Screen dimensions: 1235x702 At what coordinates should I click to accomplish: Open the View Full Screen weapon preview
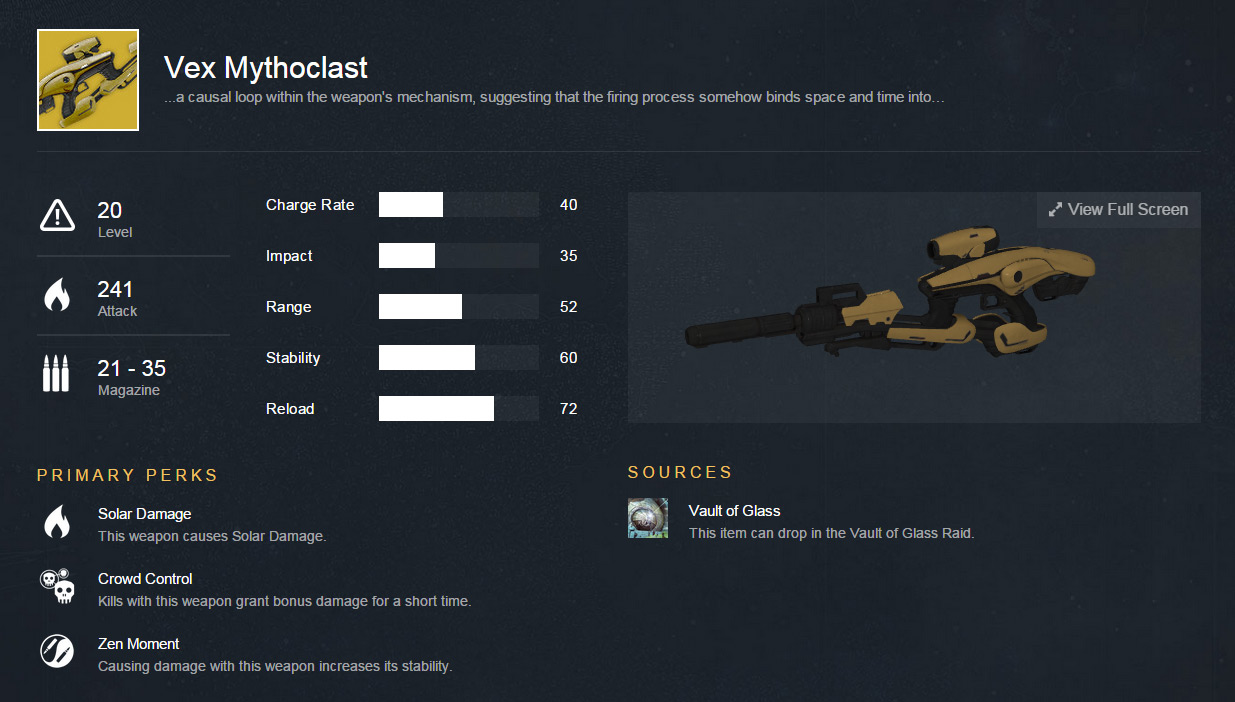click(1118, 210)
